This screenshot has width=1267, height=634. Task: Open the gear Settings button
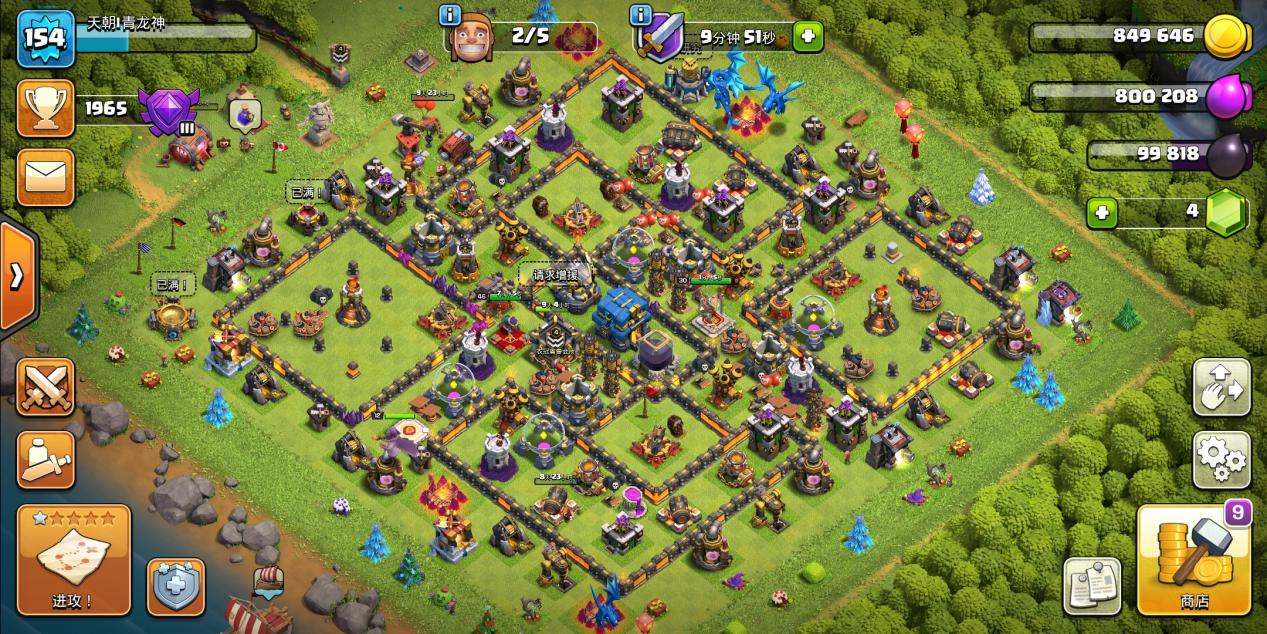[1221, 460]
